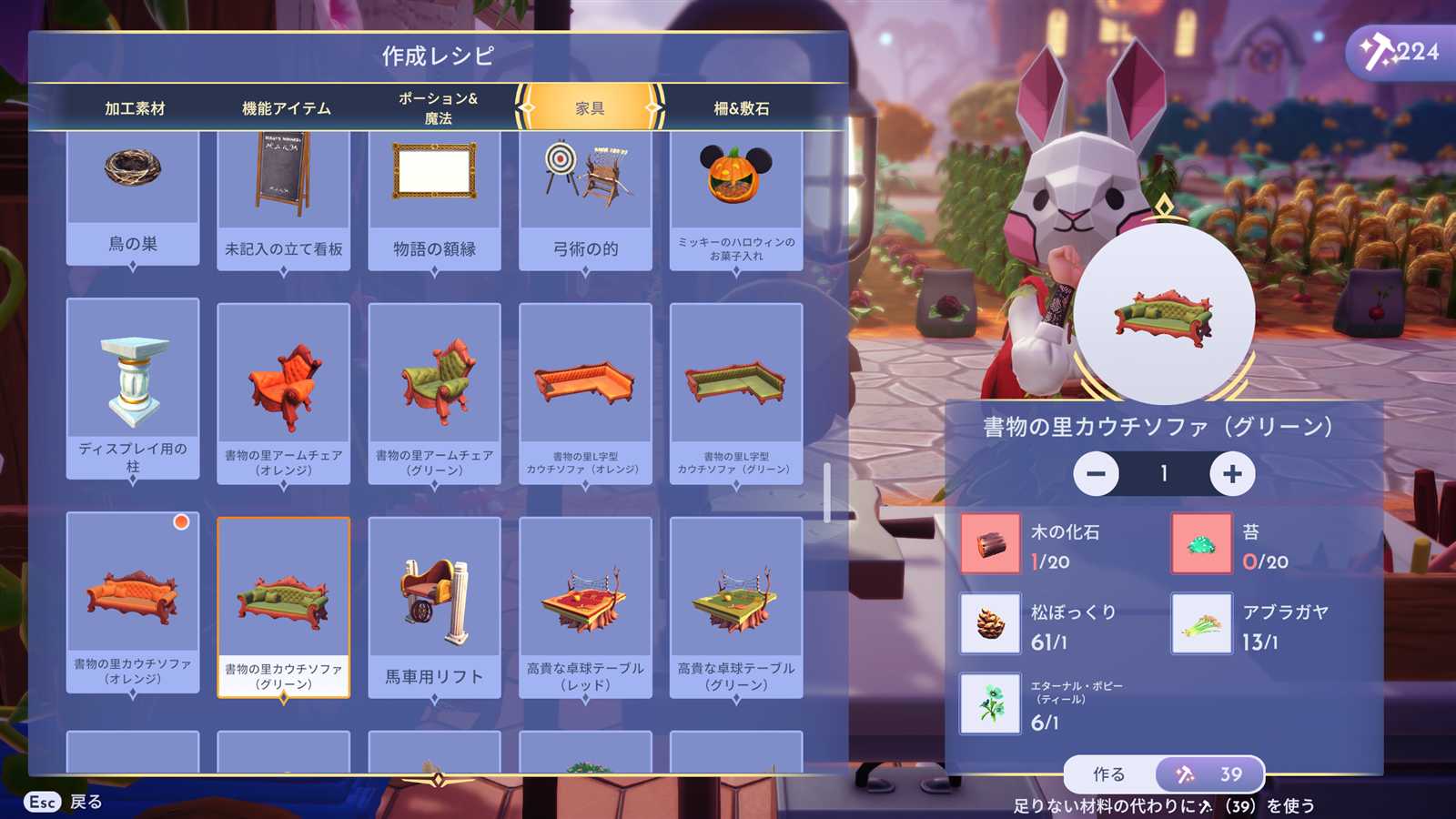Click the 作る craft button
1456x819 pixels.
coord(1109,774)
